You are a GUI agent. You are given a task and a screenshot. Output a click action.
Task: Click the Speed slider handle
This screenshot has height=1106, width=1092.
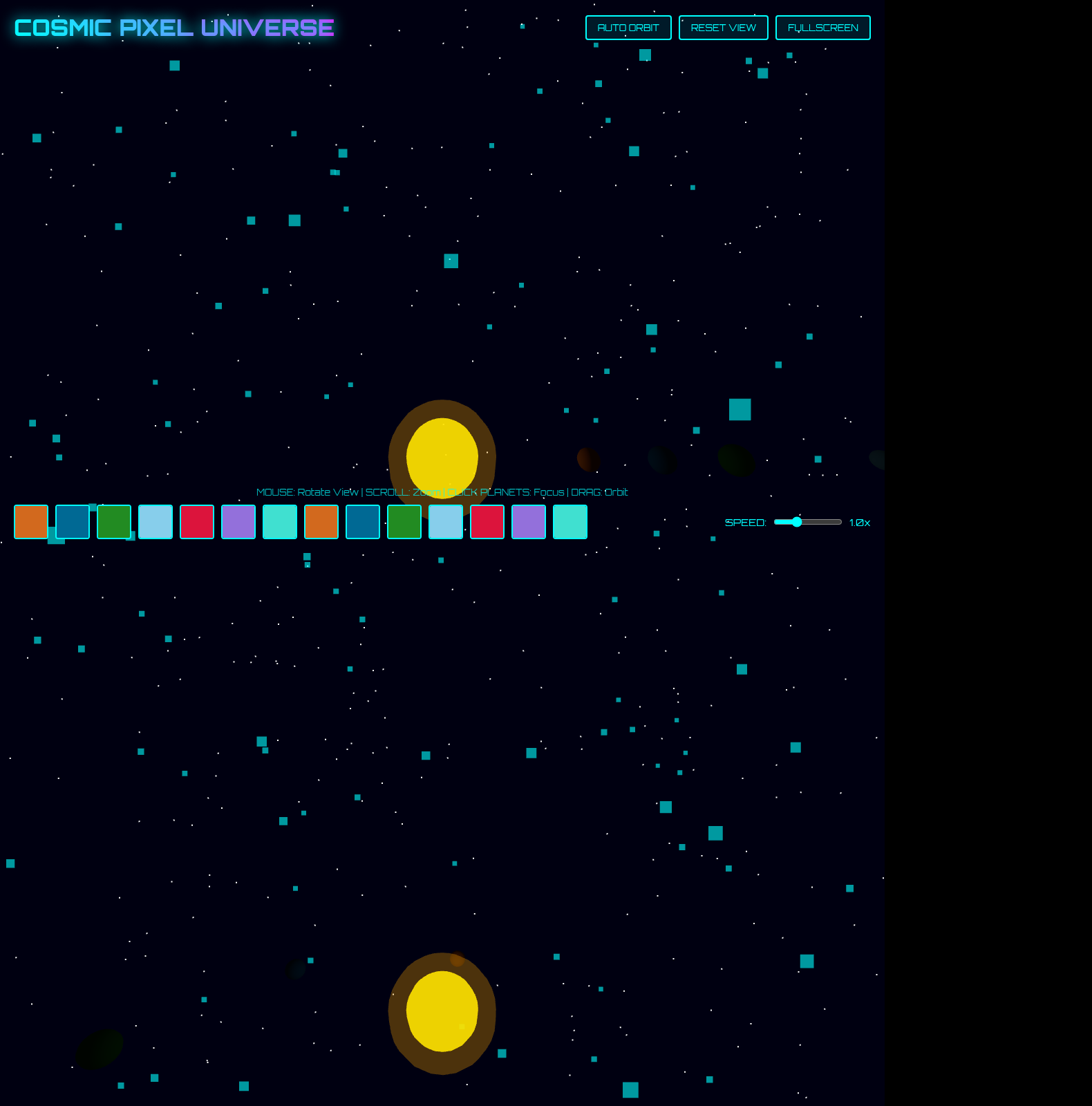798,523
